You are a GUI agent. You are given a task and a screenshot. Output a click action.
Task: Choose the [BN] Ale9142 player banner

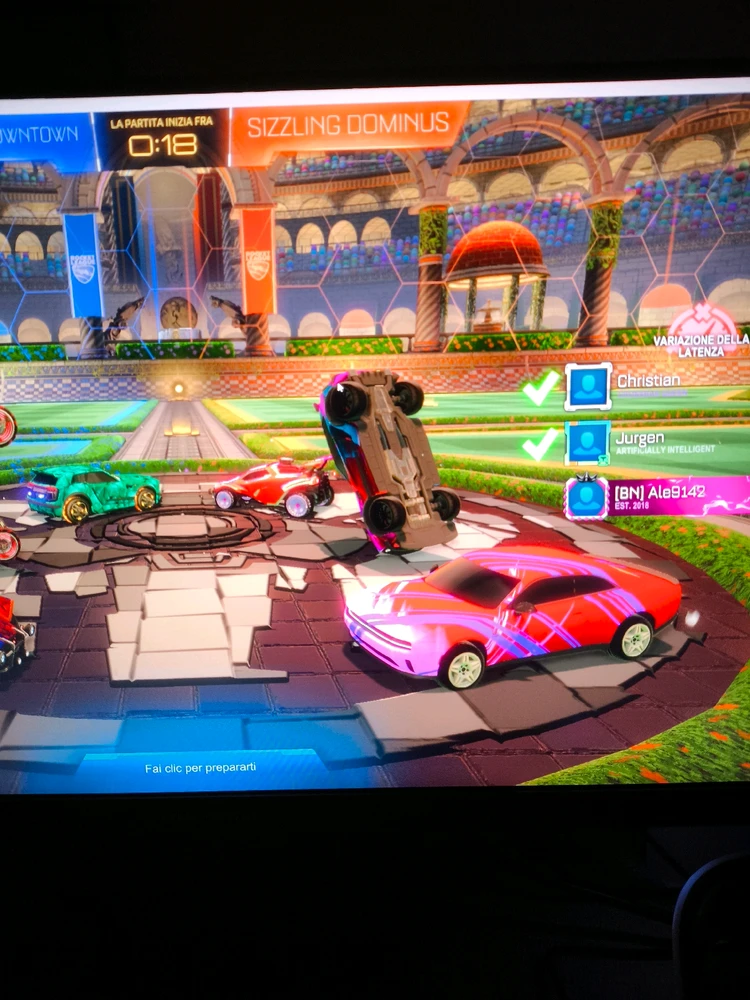coord(655,497)
